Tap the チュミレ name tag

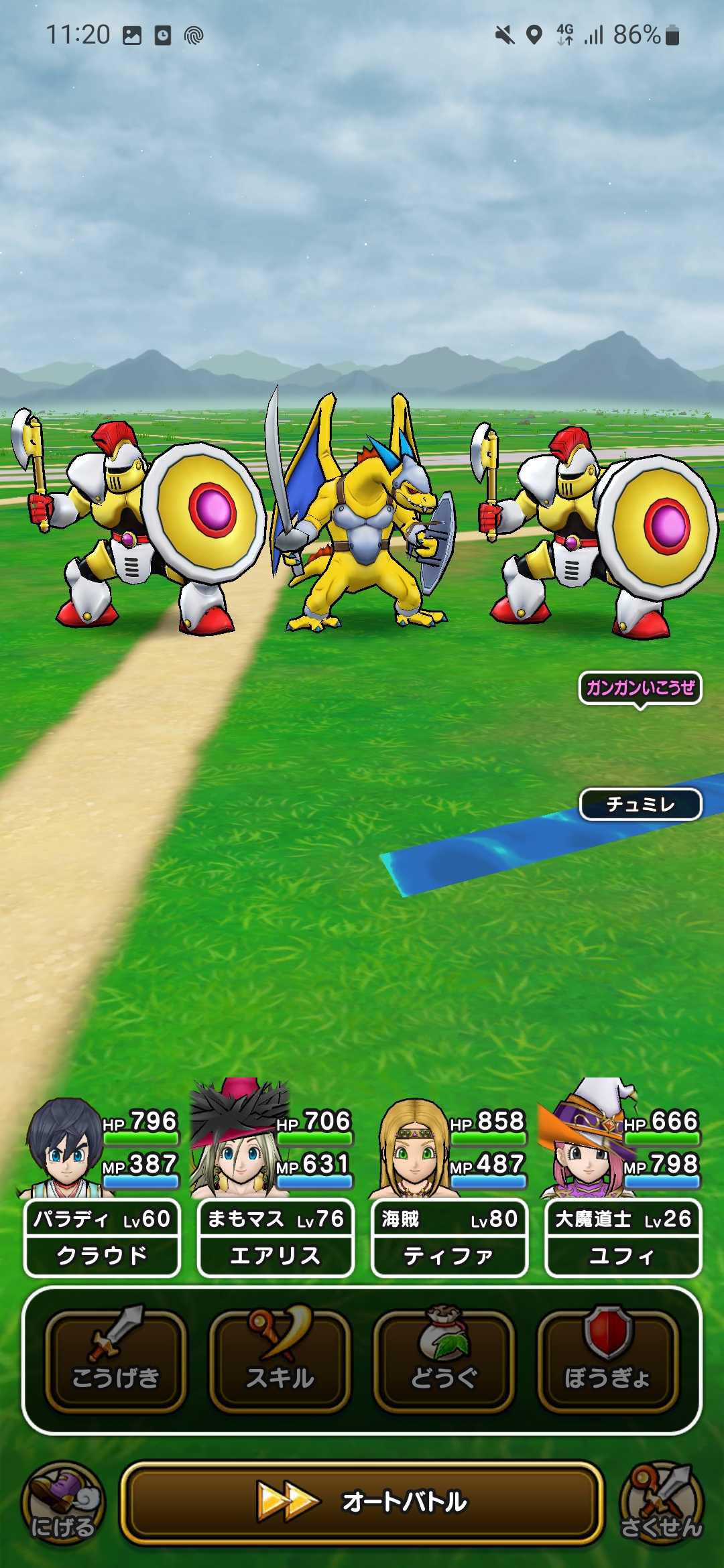point(640,804)
